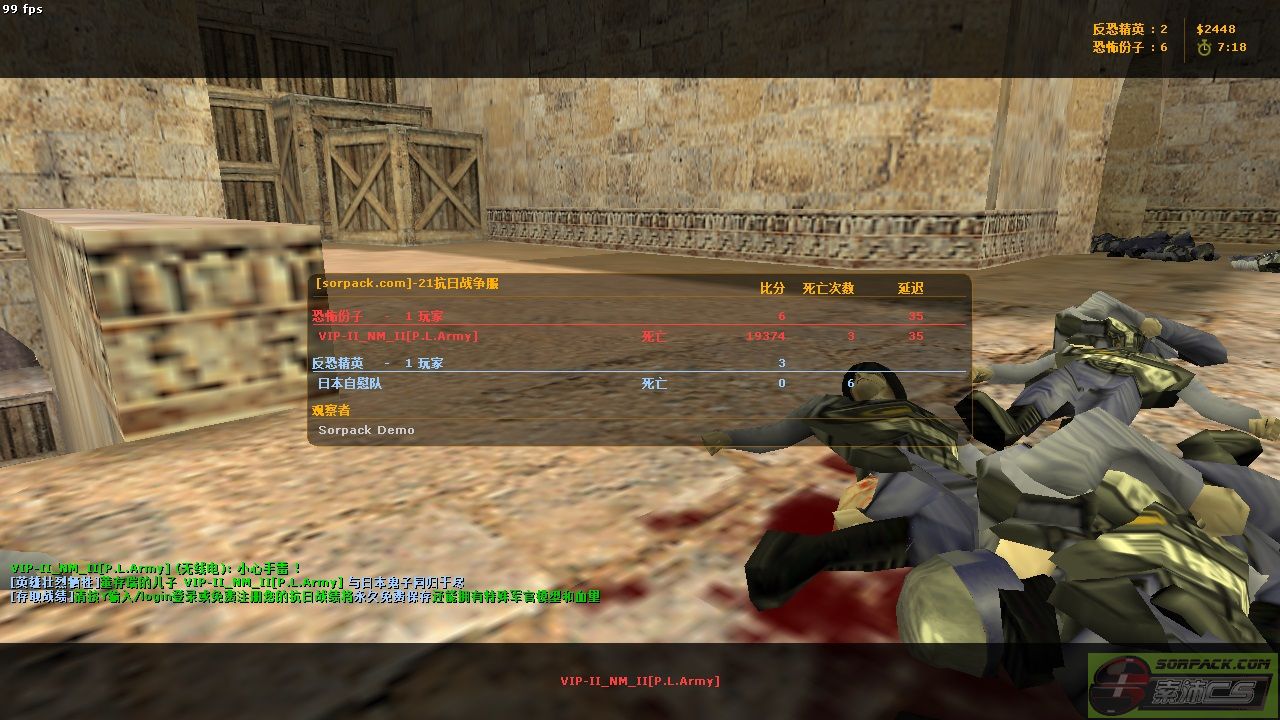Click the 反恐精英 team header row
The width and height of the screenshot is (1280, 720).
point(377,363)
